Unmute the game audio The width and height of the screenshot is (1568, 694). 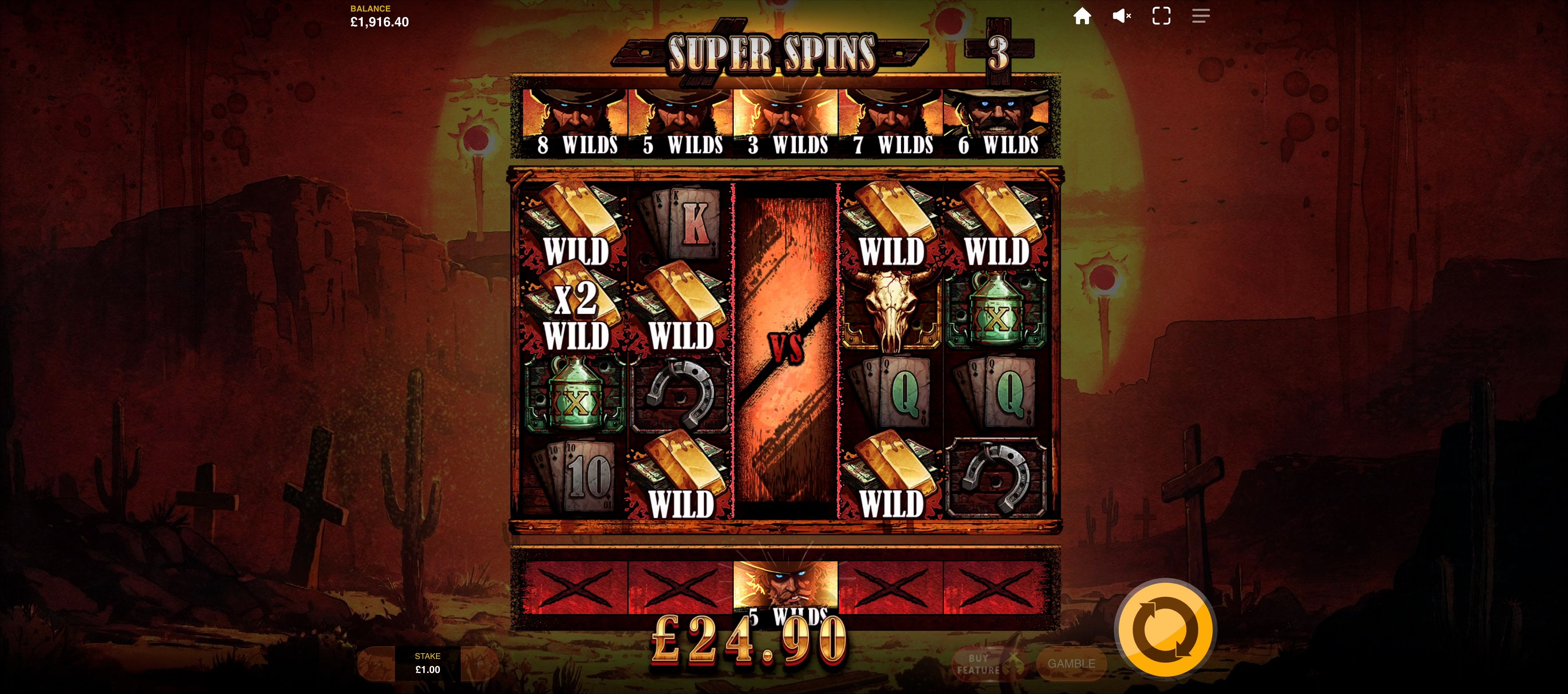tap(1121, 16)
